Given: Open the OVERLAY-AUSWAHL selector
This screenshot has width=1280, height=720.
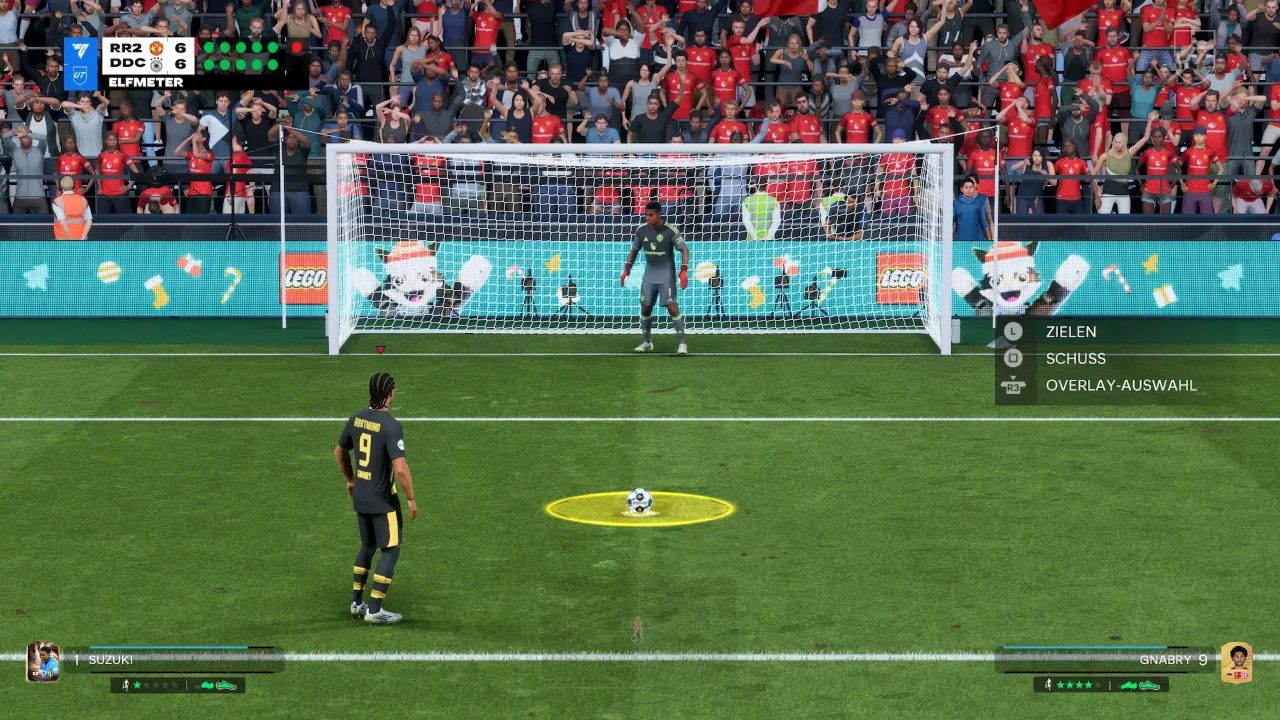Looking at the screenshot, I should click(x=1120, y=385).
